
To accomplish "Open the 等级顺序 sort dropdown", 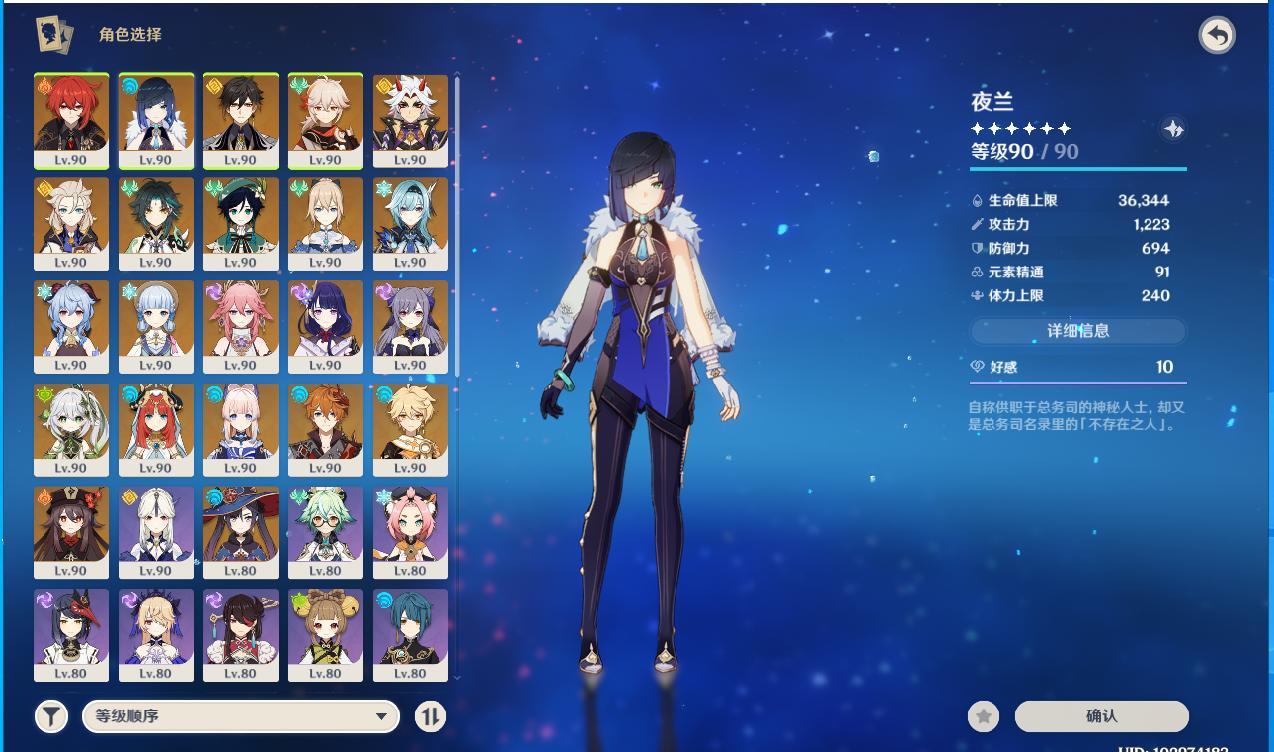I will (x=241, y=716).
